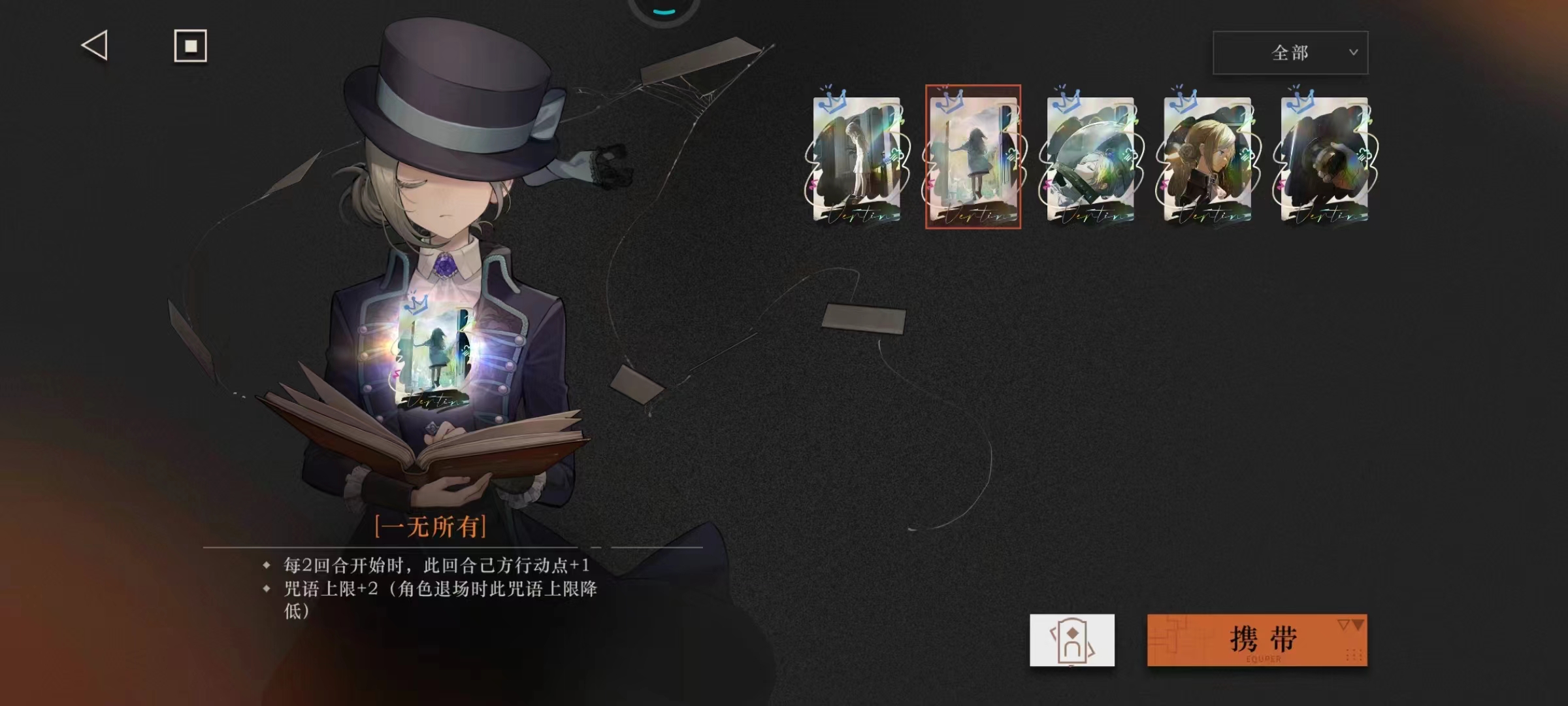Screen dimensions: 1568x706
Task: Tap the white card-view icon button
Action: (x=1071, y=640)
